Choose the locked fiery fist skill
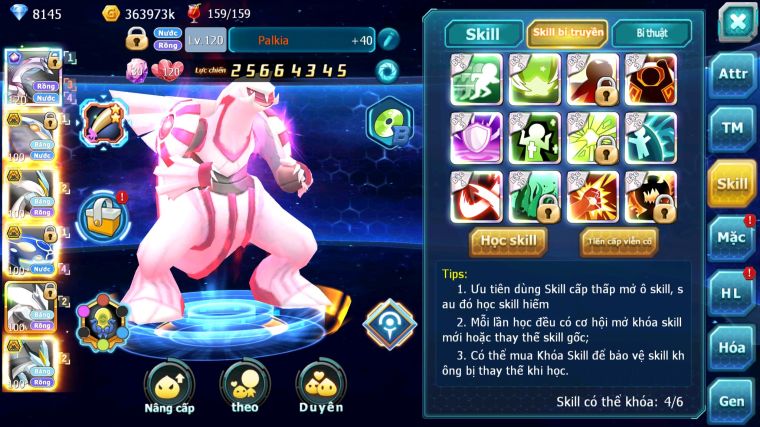This screenshot has width=760, height=427. (x=592, y=196)
